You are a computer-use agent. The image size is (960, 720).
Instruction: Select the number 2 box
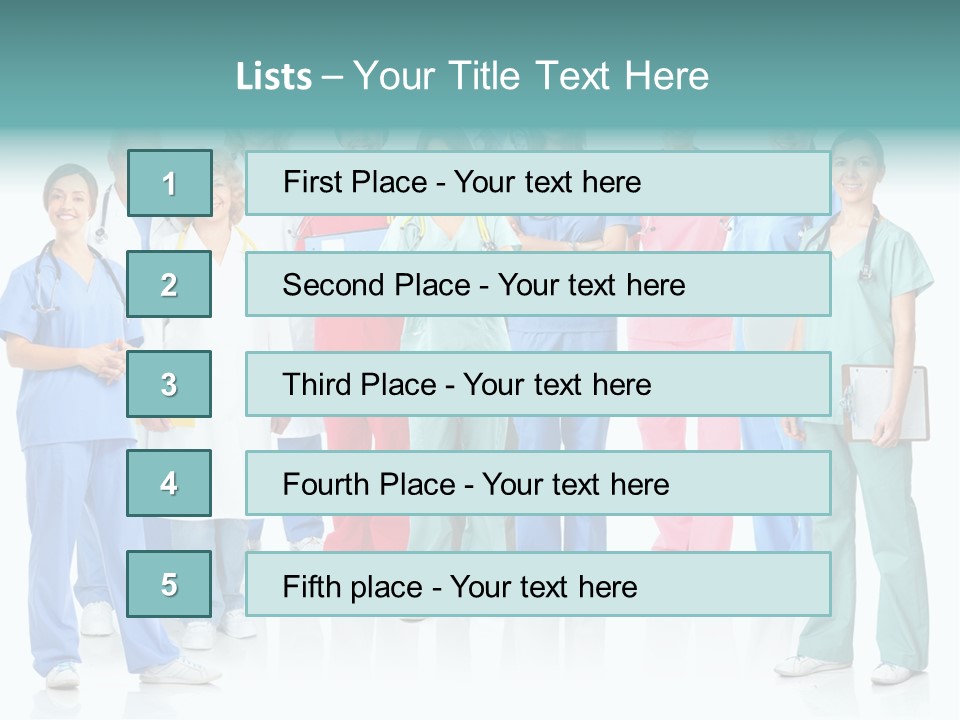point(169,284)
